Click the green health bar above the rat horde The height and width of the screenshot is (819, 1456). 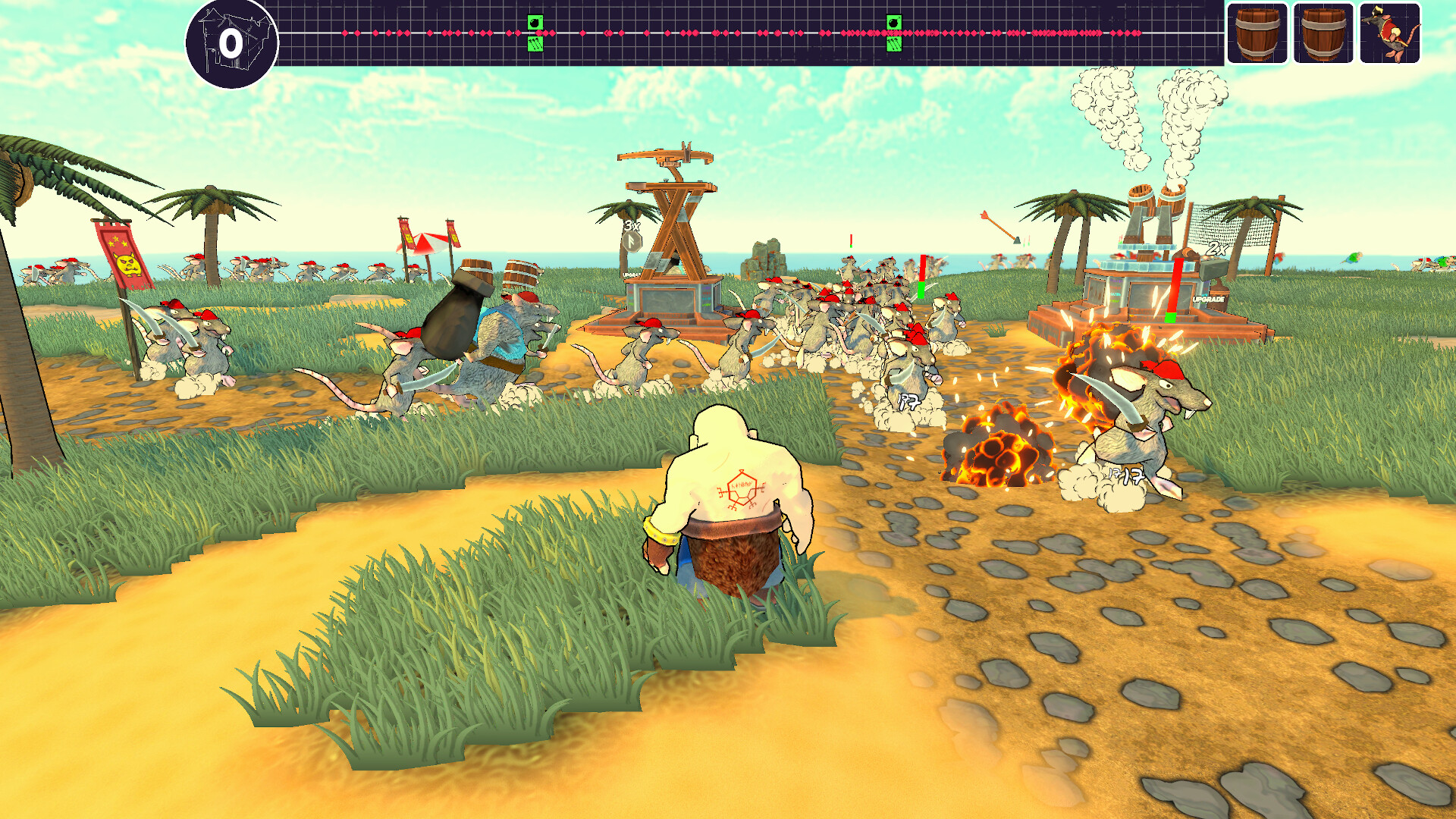coord(920,290)
